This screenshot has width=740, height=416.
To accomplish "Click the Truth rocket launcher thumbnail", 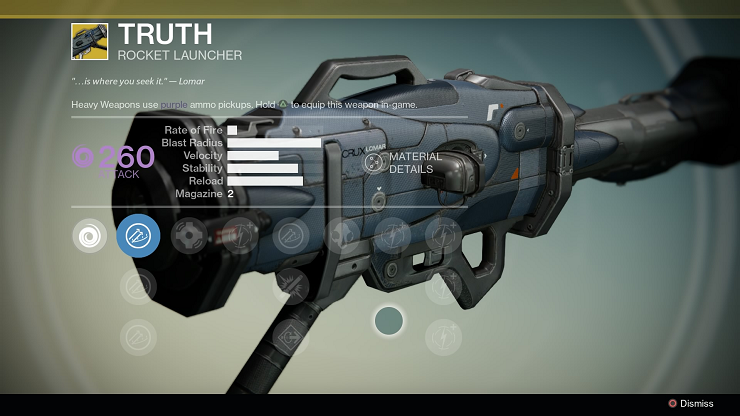I will coord(89,41).
